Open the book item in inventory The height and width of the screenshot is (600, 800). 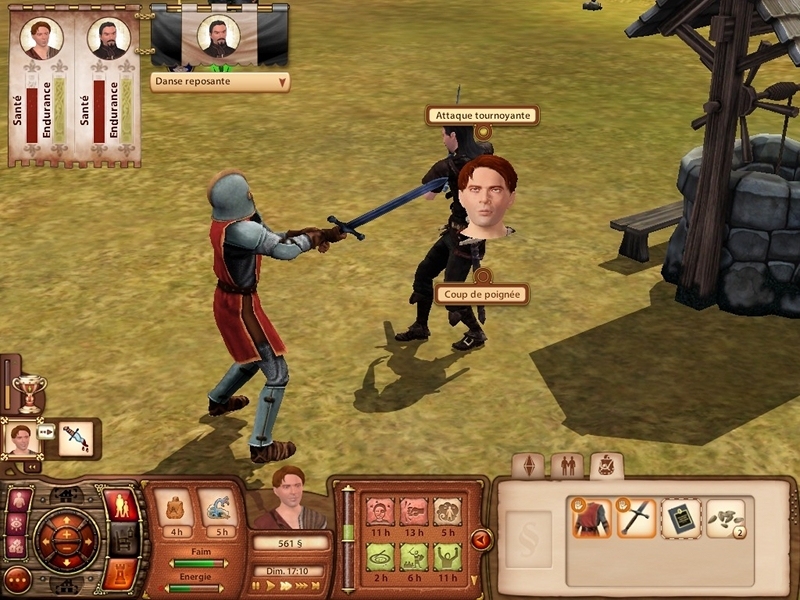pos(681,519)
